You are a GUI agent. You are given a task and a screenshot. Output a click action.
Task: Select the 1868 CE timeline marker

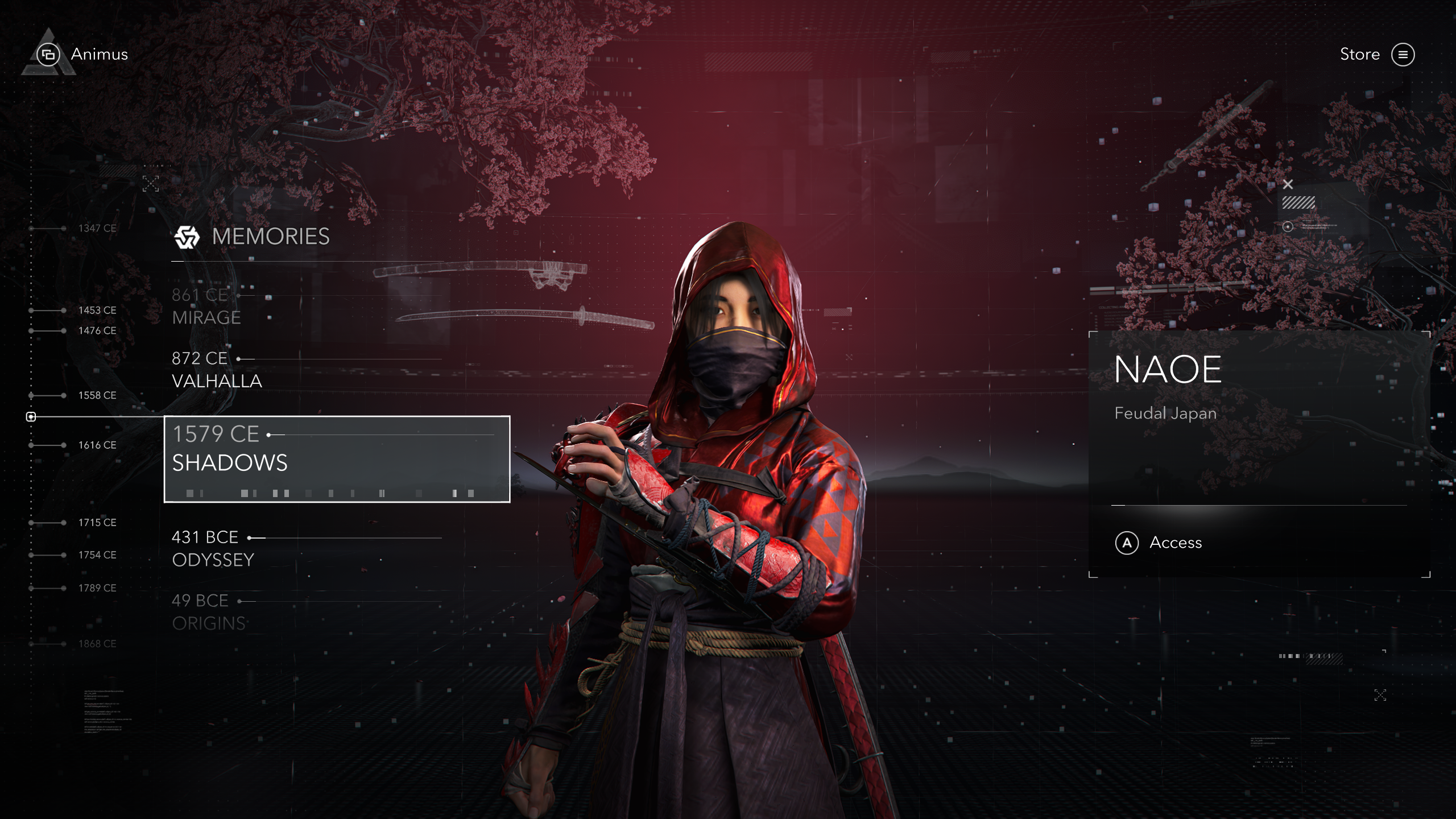97,644
